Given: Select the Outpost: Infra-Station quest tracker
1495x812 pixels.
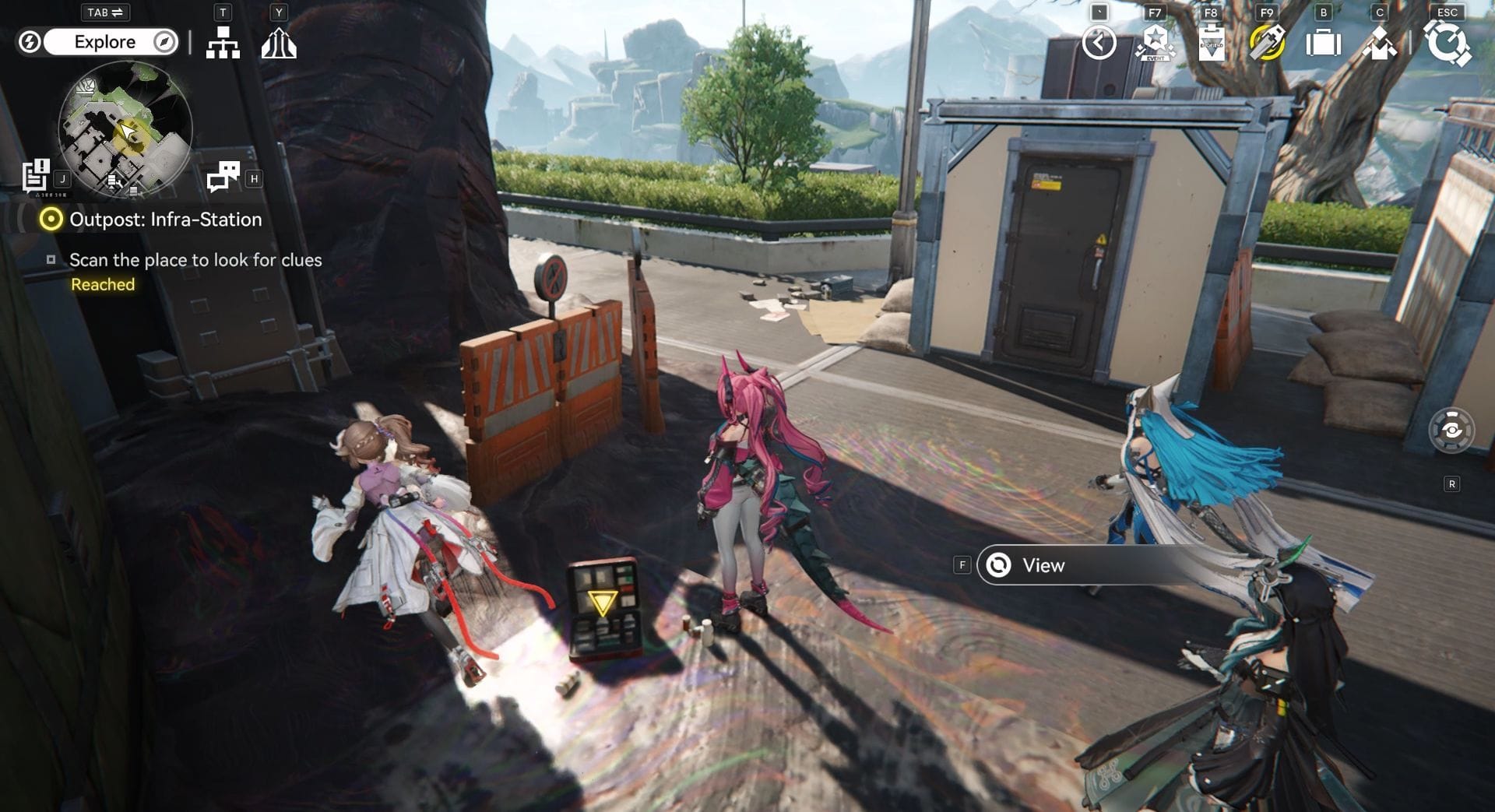Looking at the screenshot, I should point(165,220).
